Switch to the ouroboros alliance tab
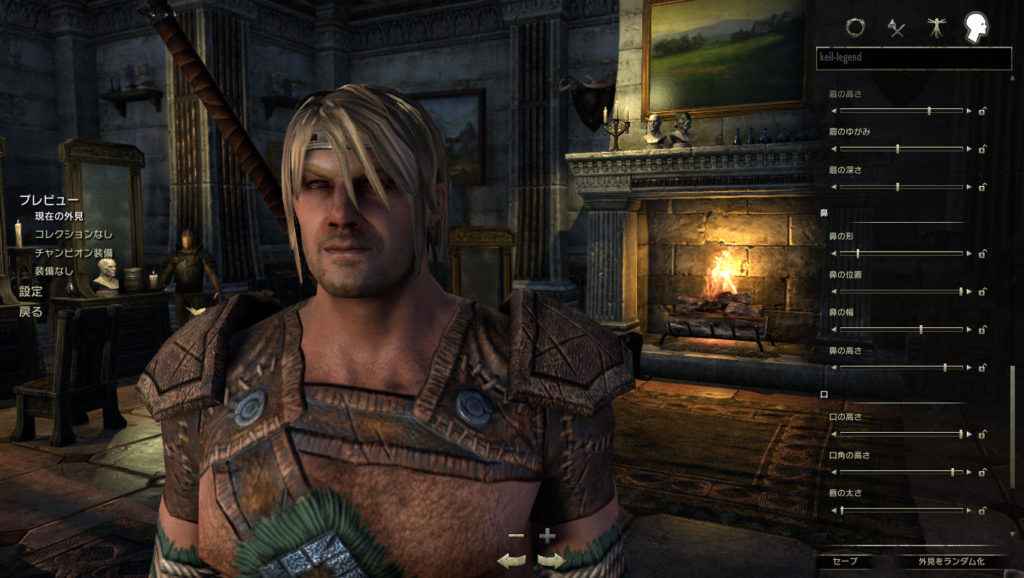Image resolution: width=1024 pixels, height=578 pixels. pyautogui.click(x=855, y=27)
